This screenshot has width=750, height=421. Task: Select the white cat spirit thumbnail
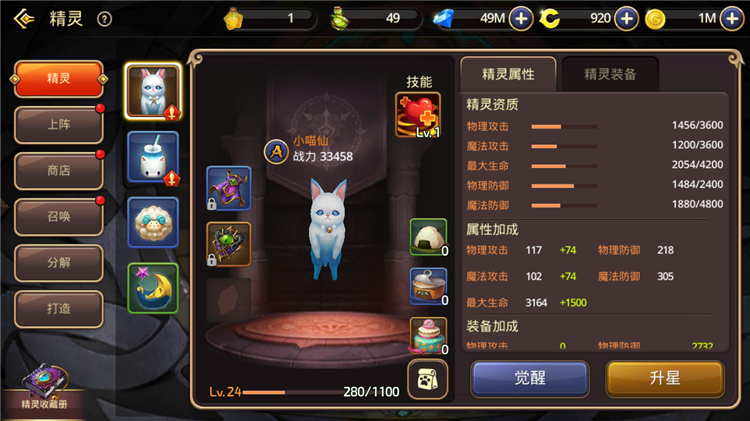153,93
